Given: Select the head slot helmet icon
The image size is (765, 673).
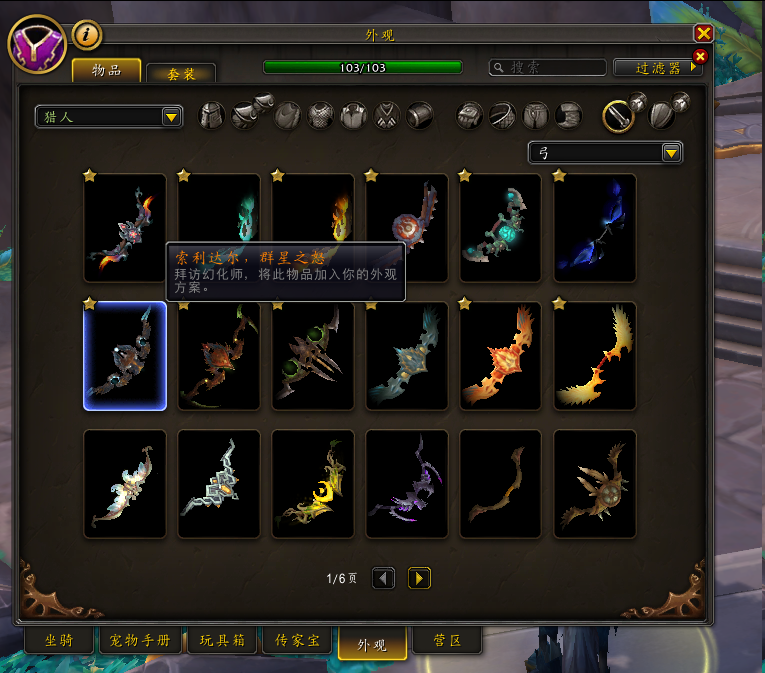Looking at the screenshot, I should coord(212,116).
